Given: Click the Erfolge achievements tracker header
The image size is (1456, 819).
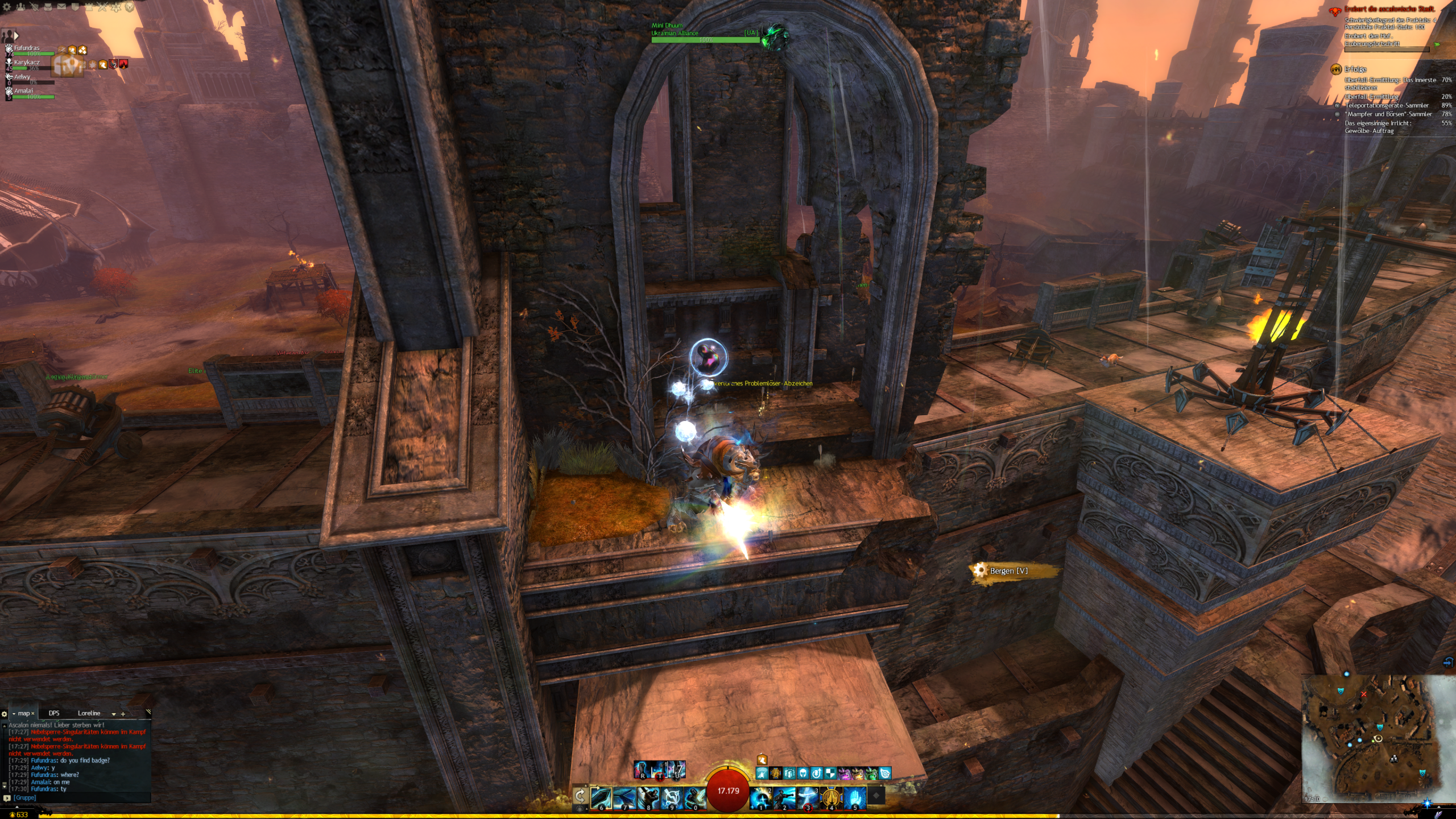Looking at the screenshot, I should point(1355,69).
